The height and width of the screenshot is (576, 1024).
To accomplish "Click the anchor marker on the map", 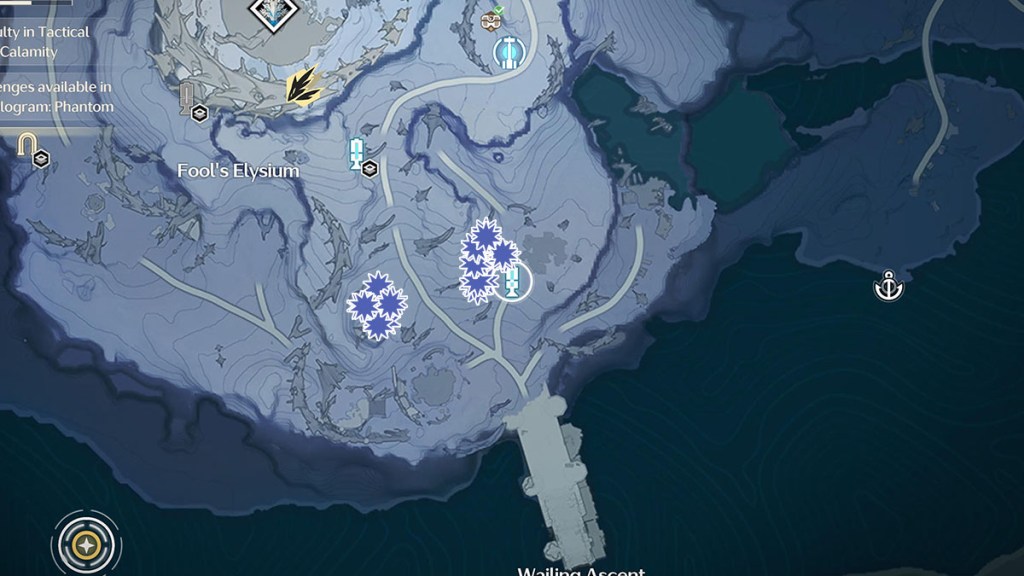I will pos(888,287).
